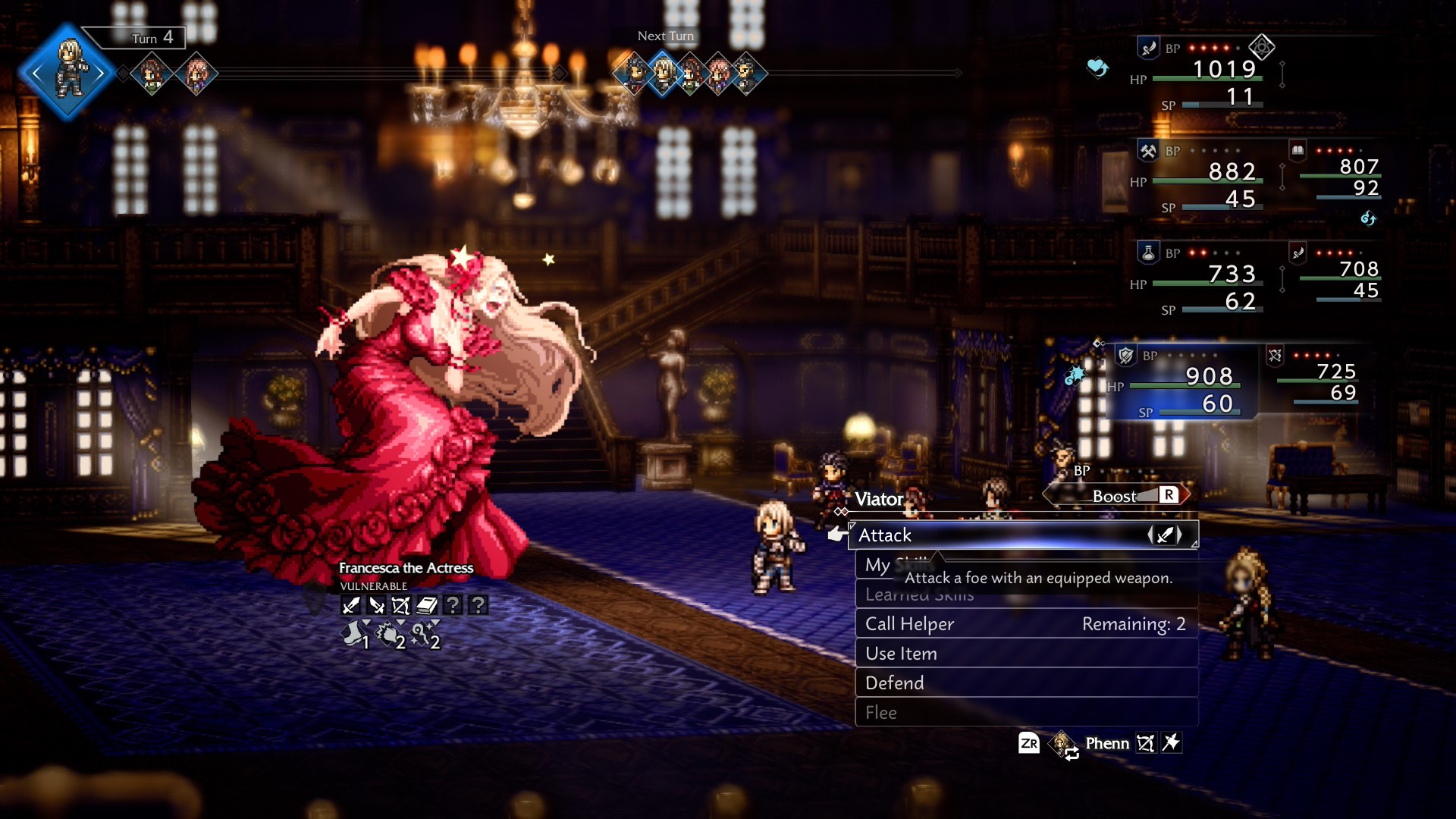Viewport: 1456px width, 819px height.
Task: Click the ZR button badge next to Phenn
Action: pos(1030,743)
